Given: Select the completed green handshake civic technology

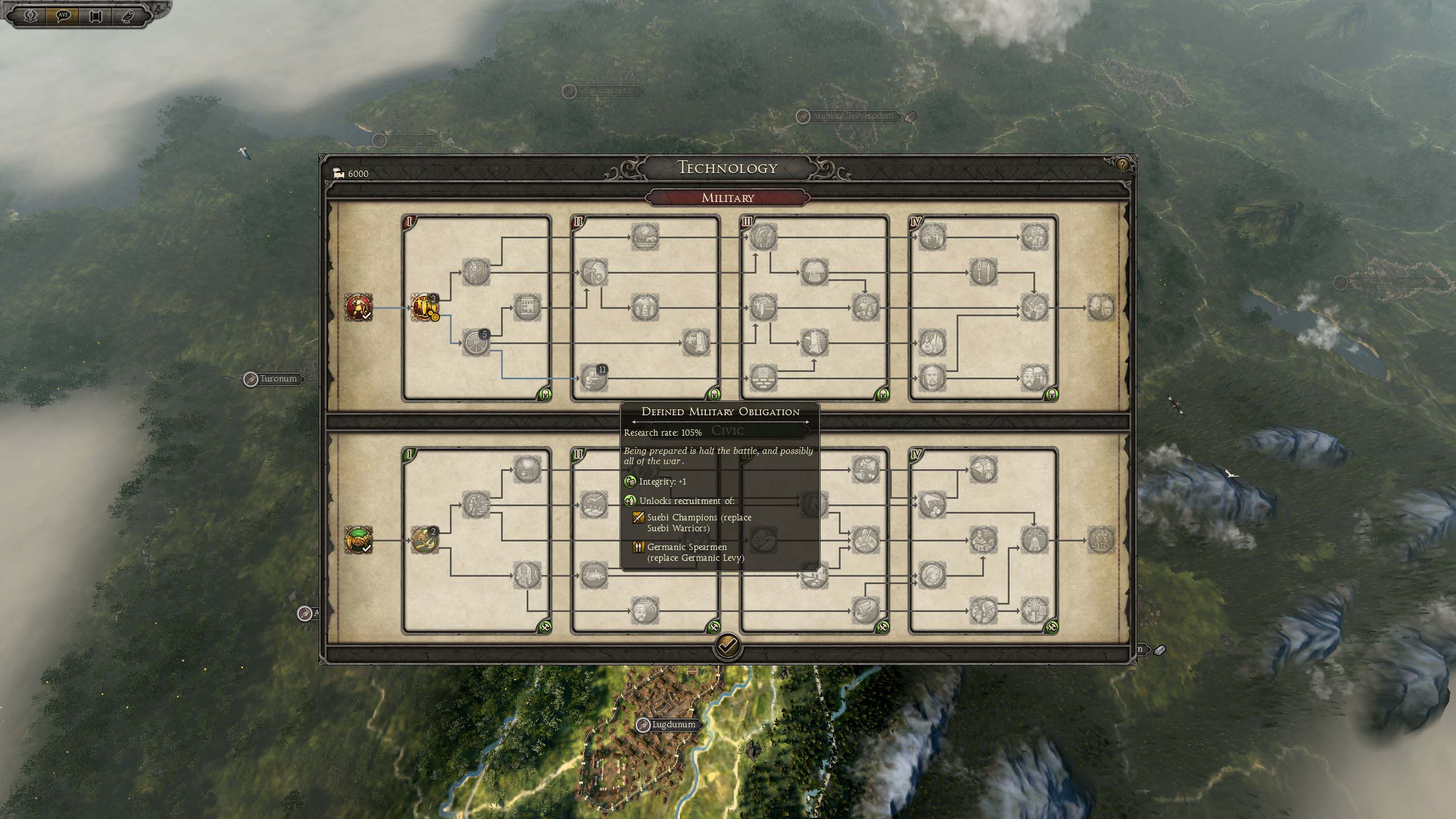Looking at the screenshot, I should tap(359, 540).
